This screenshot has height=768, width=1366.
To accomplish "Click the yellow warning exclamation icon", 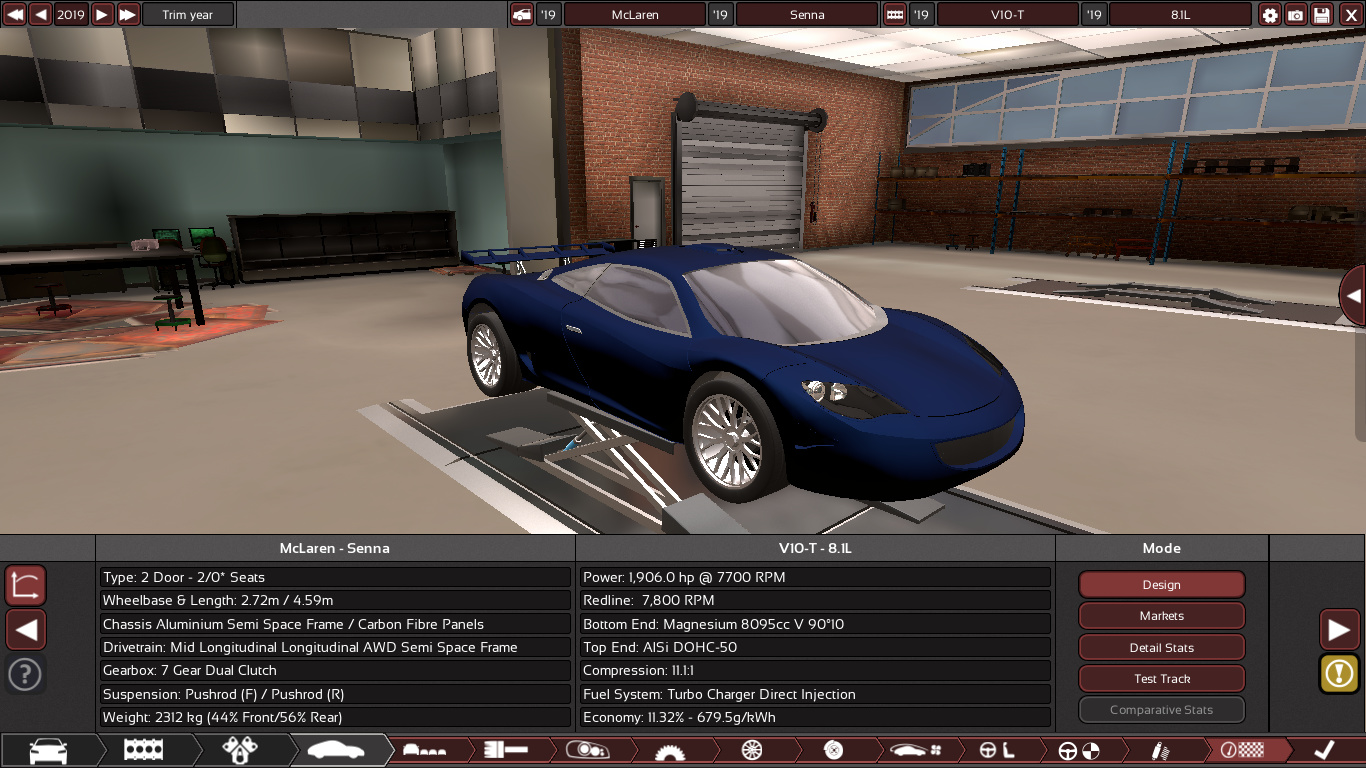I will click(x=1339, y=673).
